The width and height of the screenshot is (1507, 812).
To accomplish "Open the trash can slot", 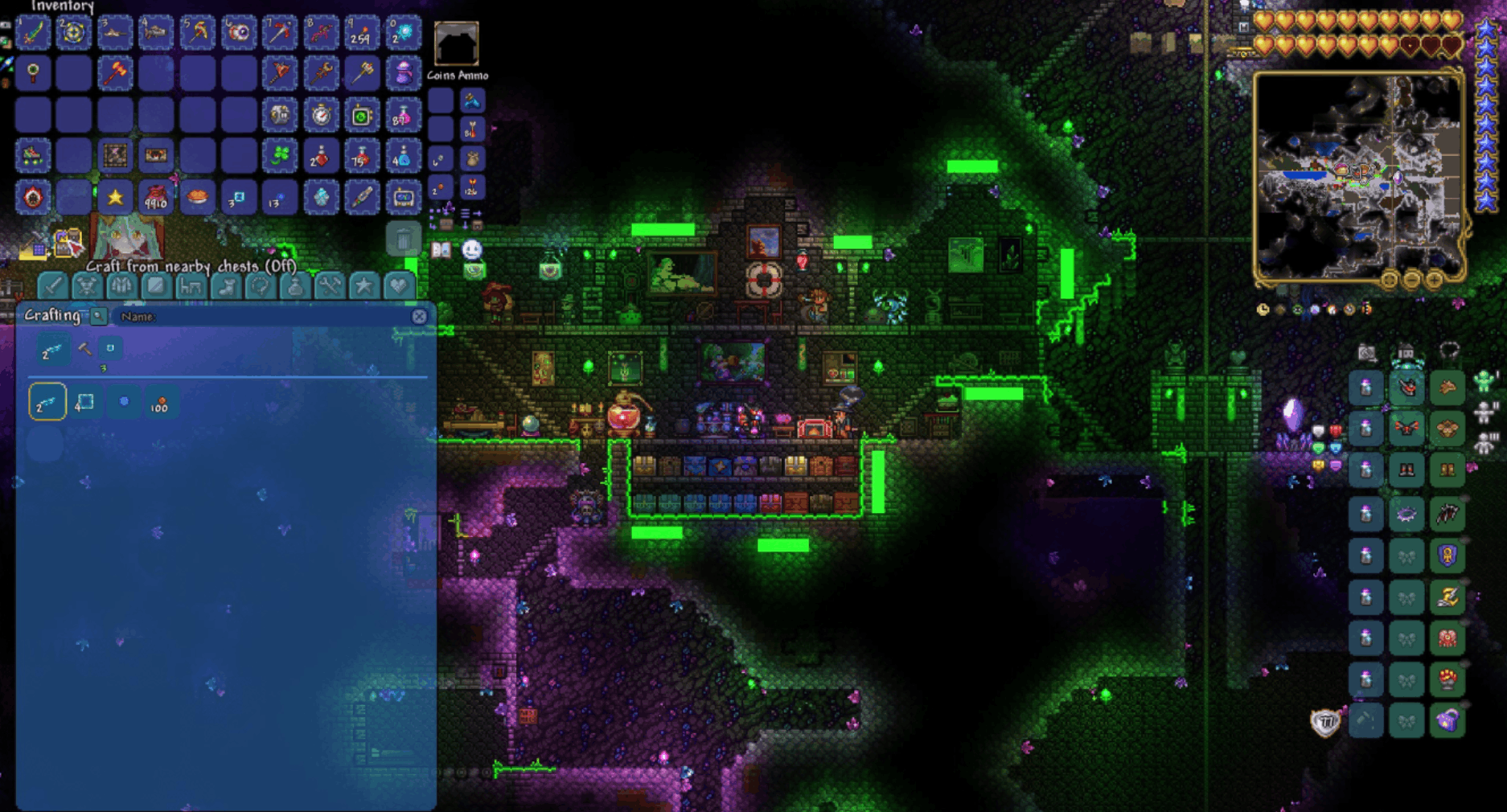I will pyautogui.click(x=403, y=239).
